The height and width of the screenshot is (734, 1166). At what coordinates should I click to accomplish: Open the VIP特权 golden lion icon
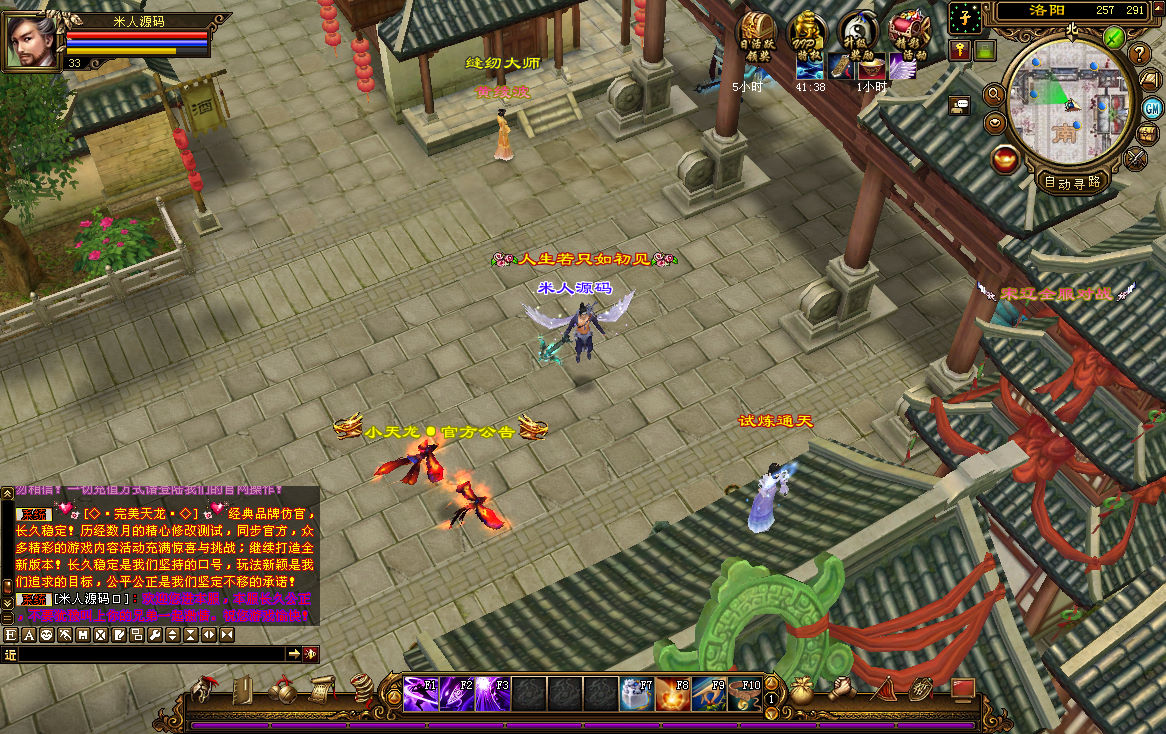click(807, 34)
